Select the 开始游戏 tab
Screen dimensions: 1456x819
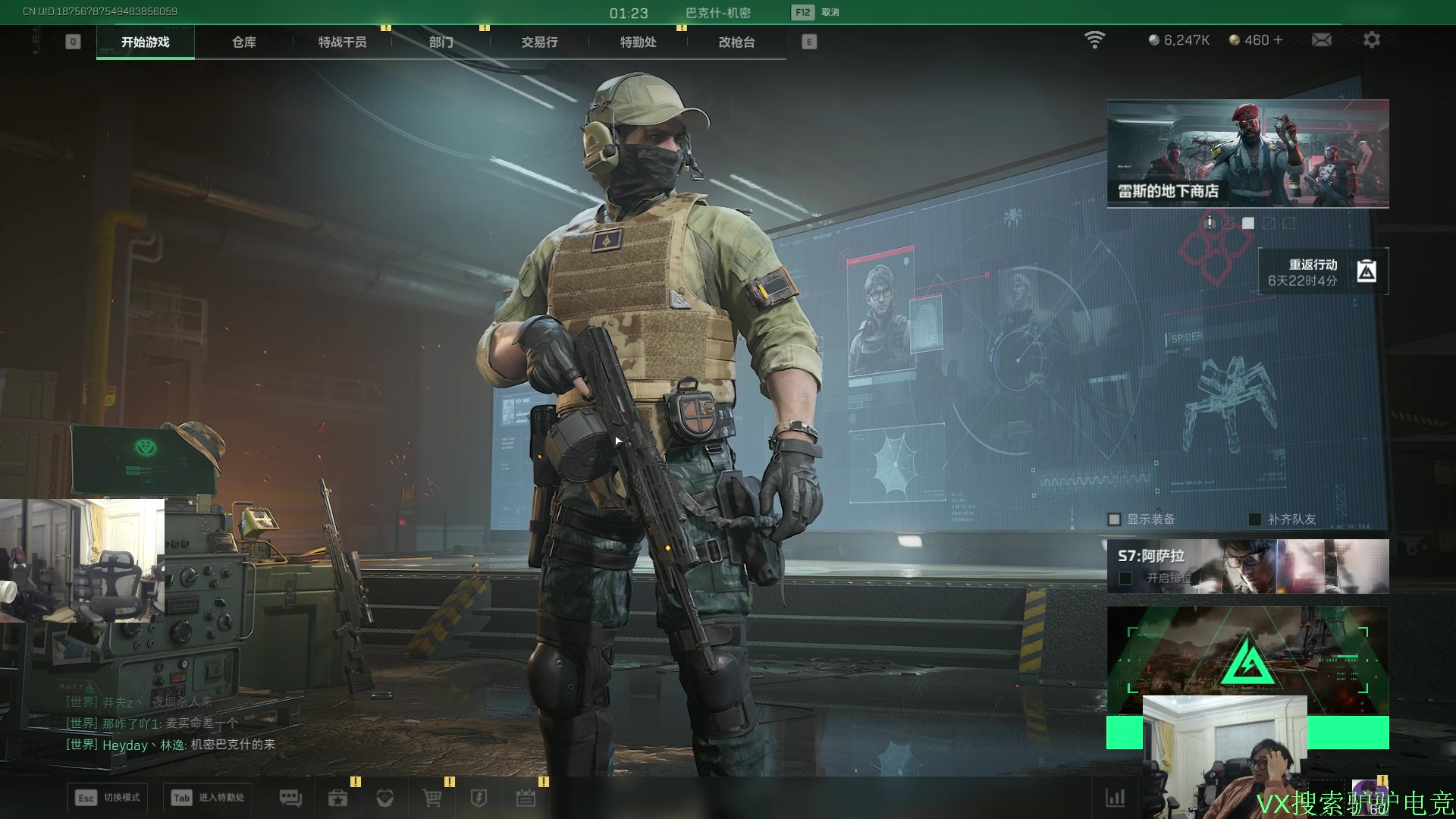[x=145, y=42]
